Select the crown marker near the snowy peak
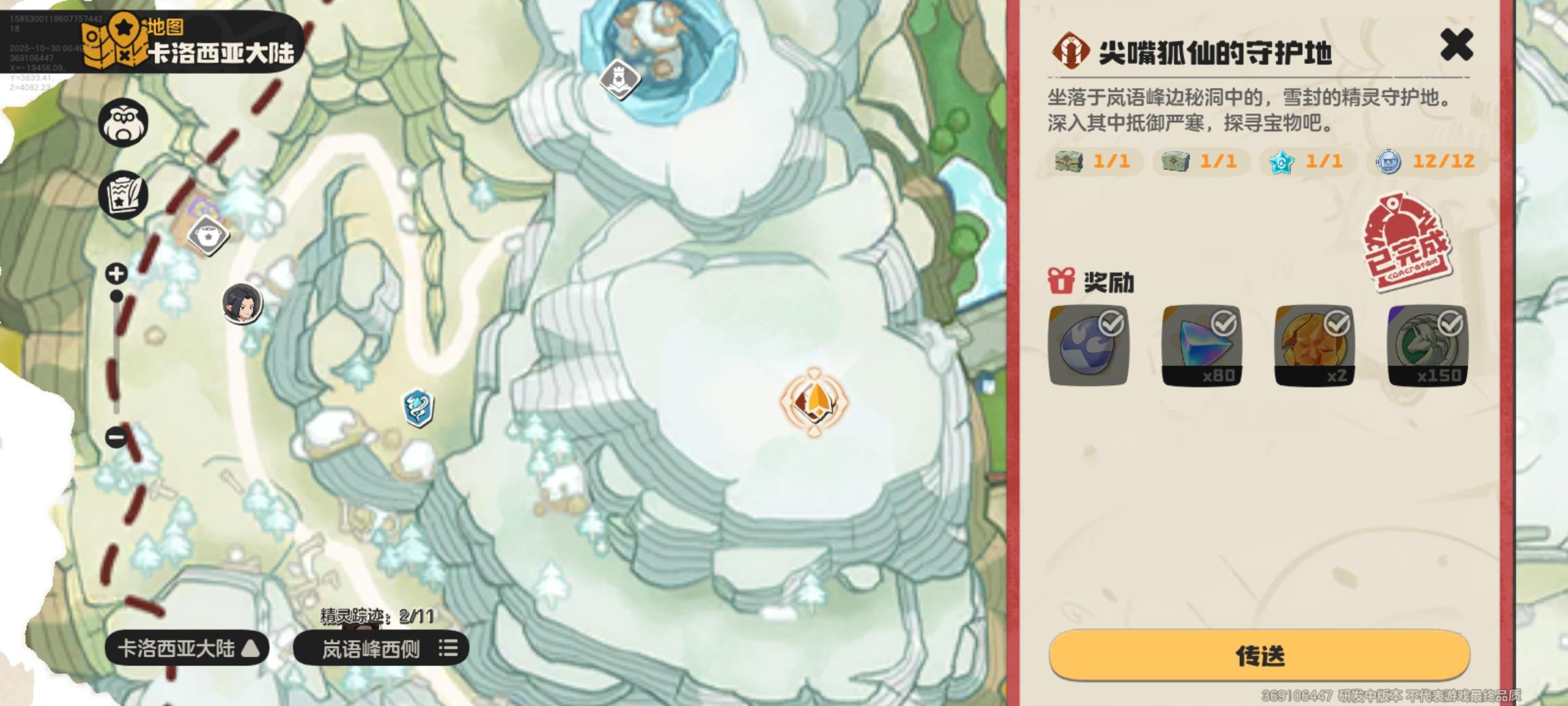The height and width of the screenshot is (706, 1568). 618,80
